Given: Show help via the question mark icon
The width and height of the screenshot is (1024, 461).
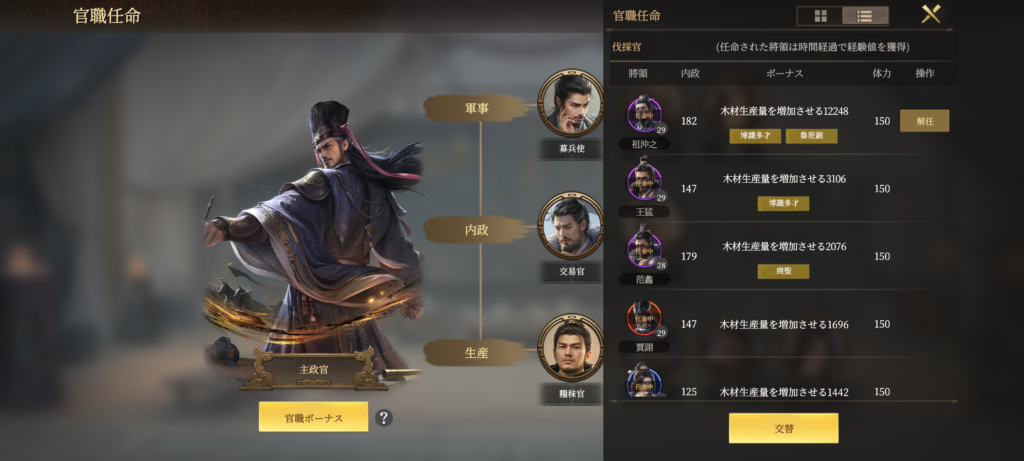Looking at the screenshot, I should [x=383, y=417].
